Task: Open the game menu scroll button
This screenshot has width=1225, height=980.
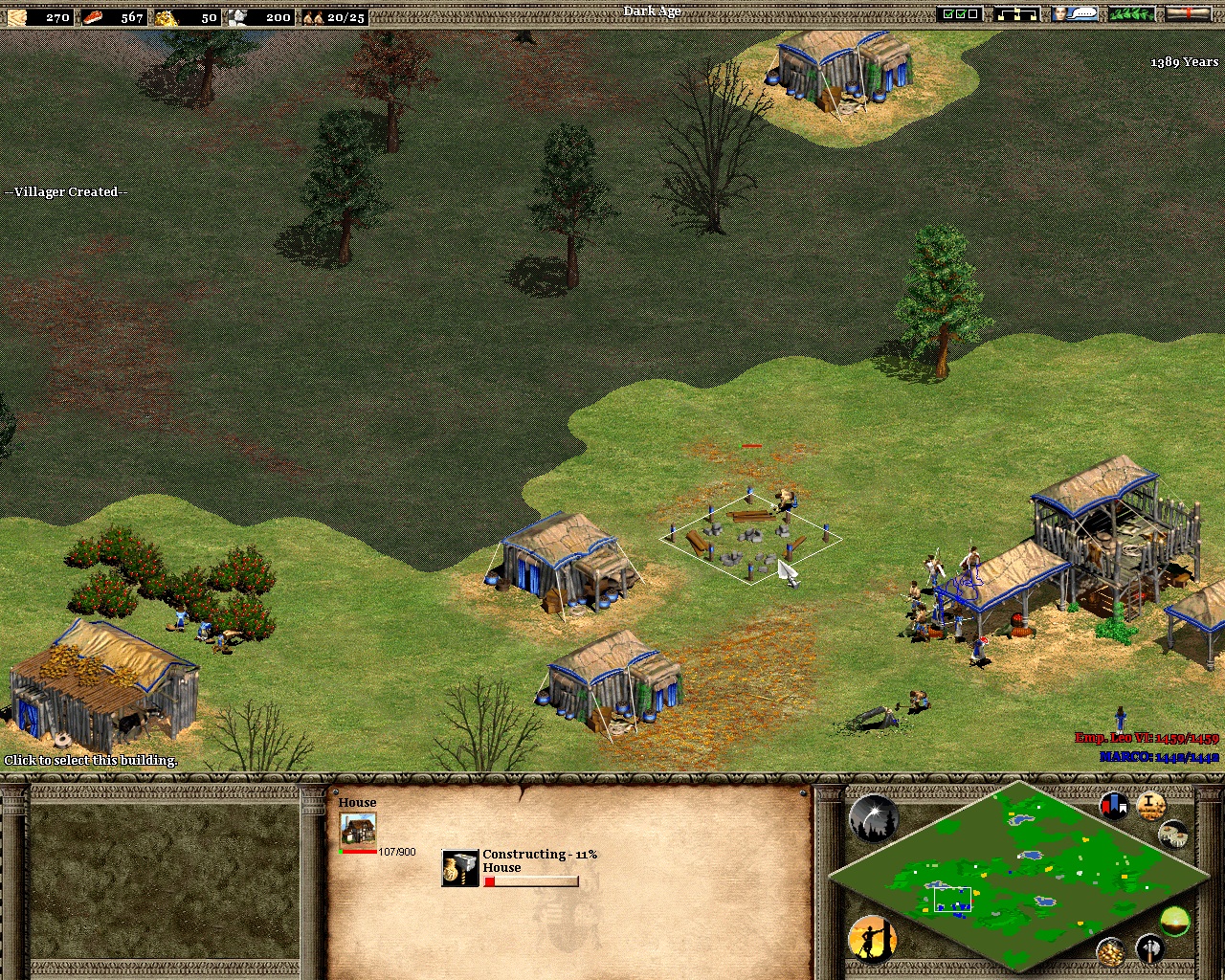Action: [1187, 14]
